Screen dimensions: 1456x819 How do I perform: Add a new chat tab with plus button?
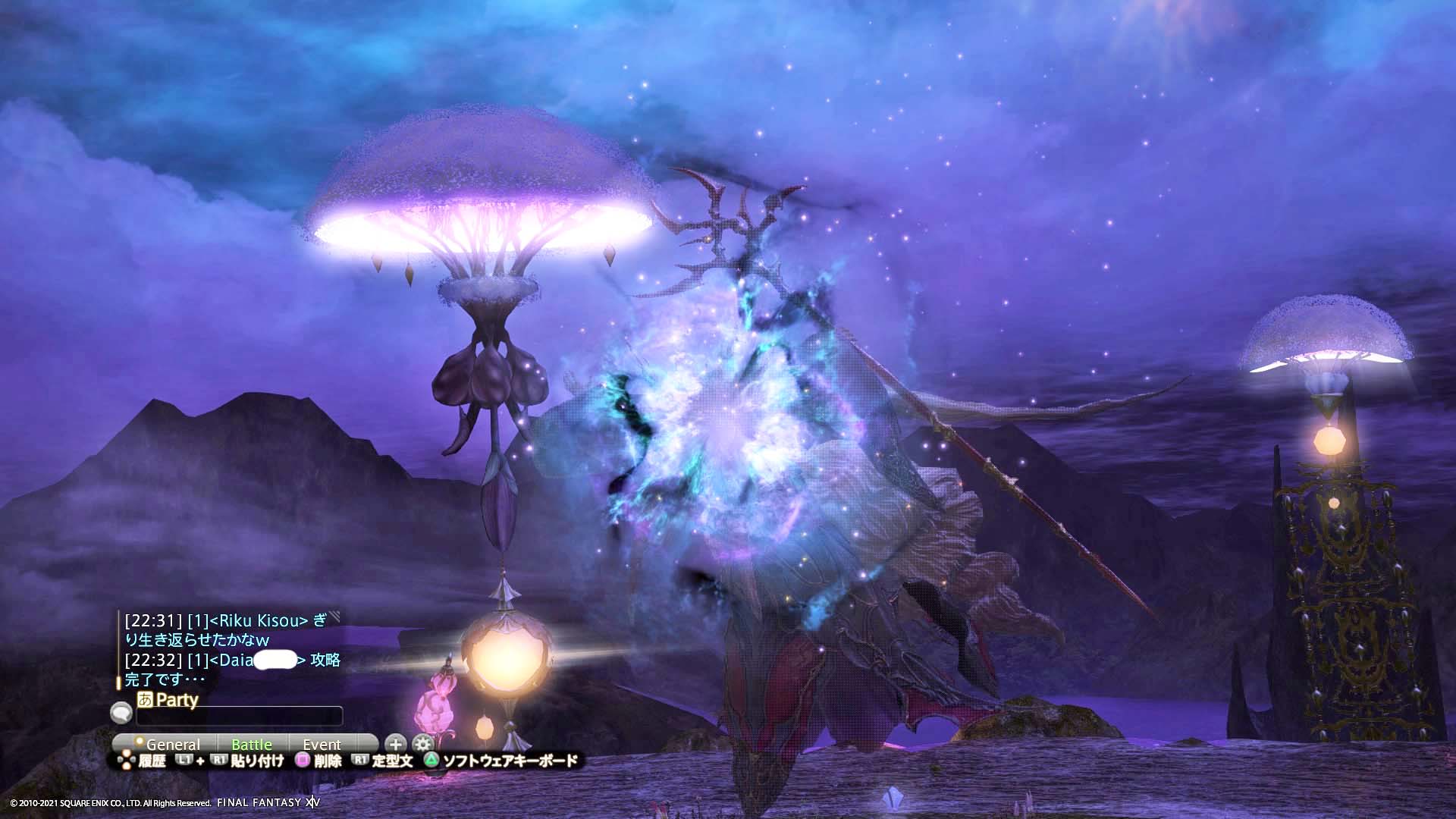395,744
